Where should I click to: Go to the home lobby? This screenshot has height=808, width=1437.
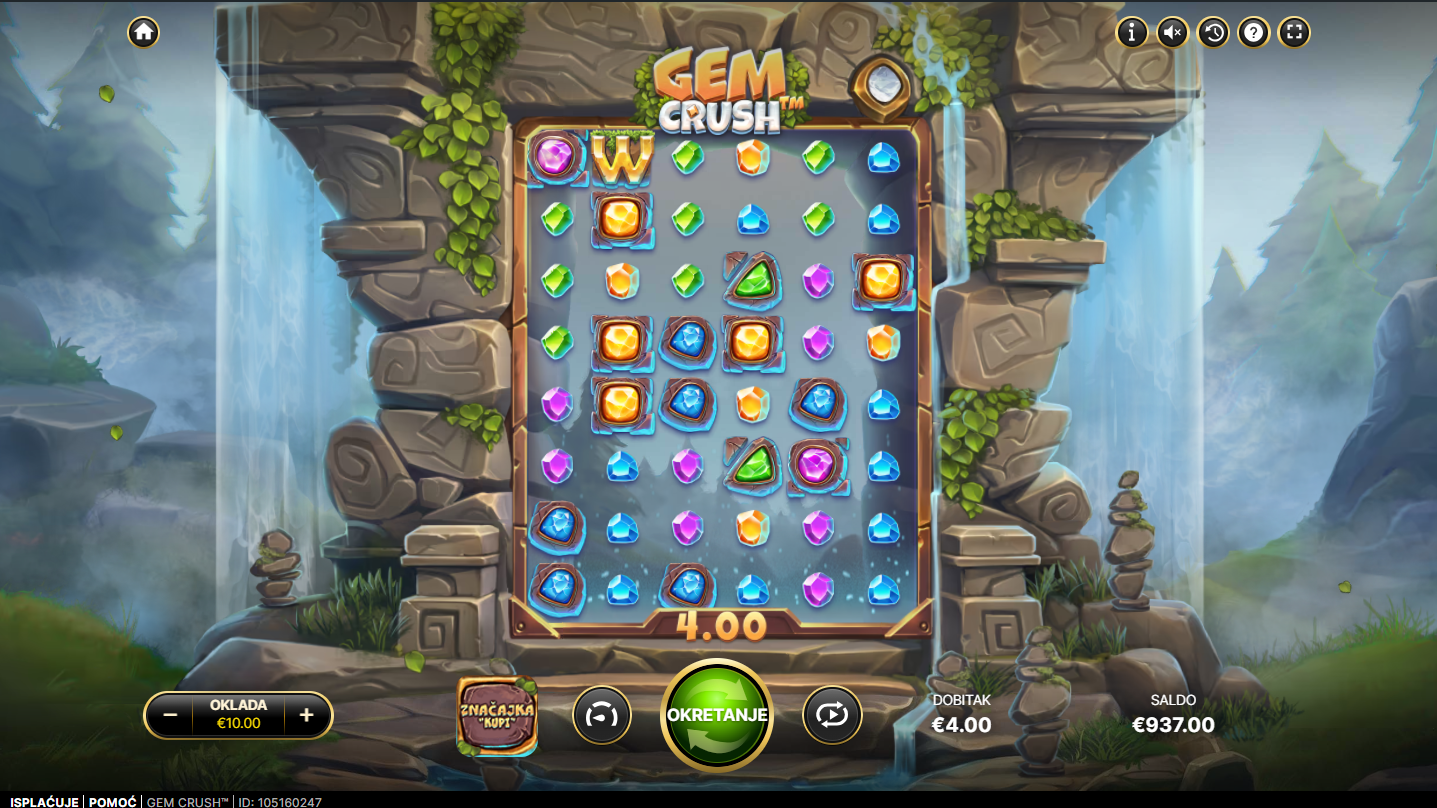(x=143, y=32)
